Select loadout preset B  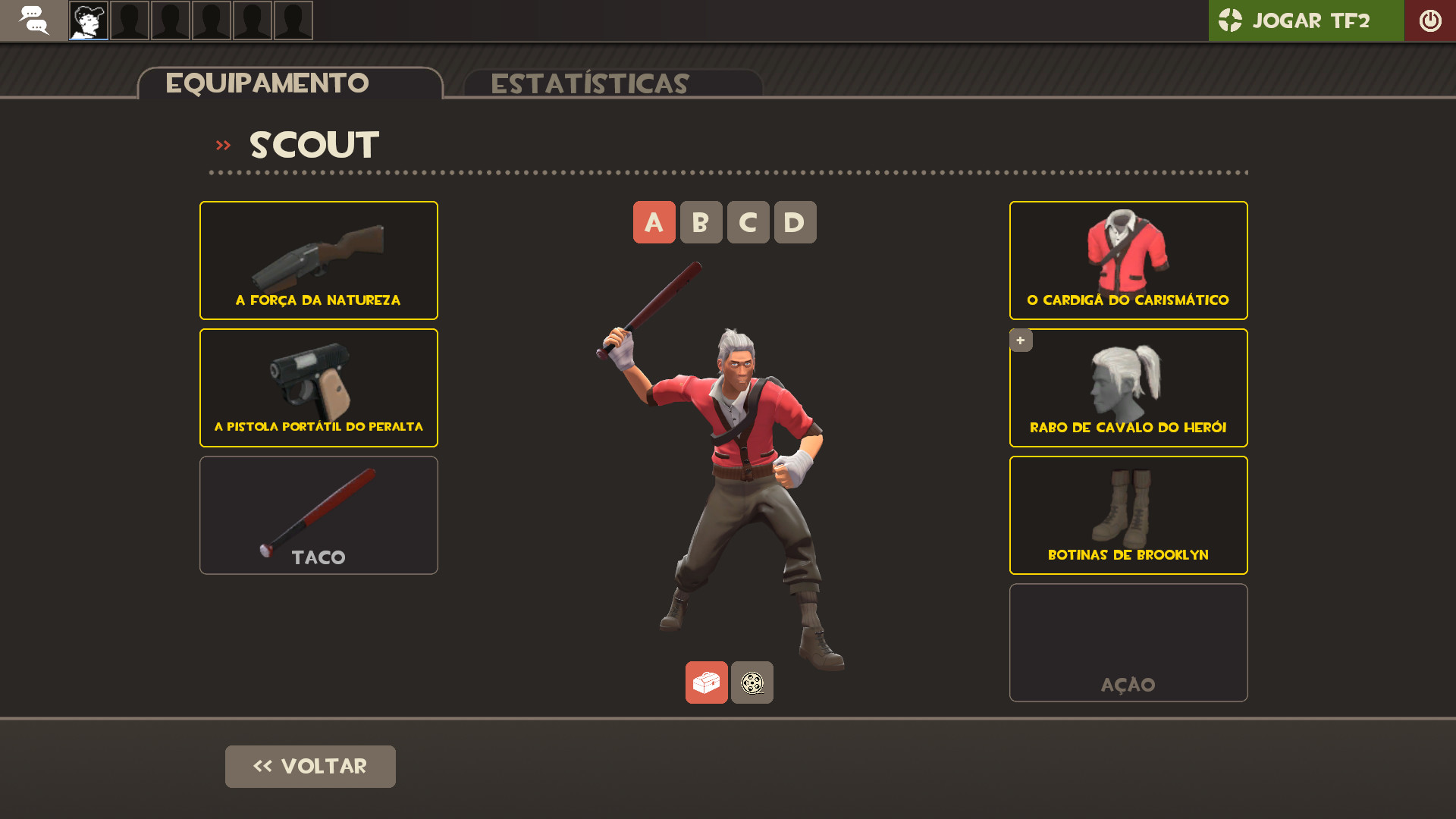point(701,222)
